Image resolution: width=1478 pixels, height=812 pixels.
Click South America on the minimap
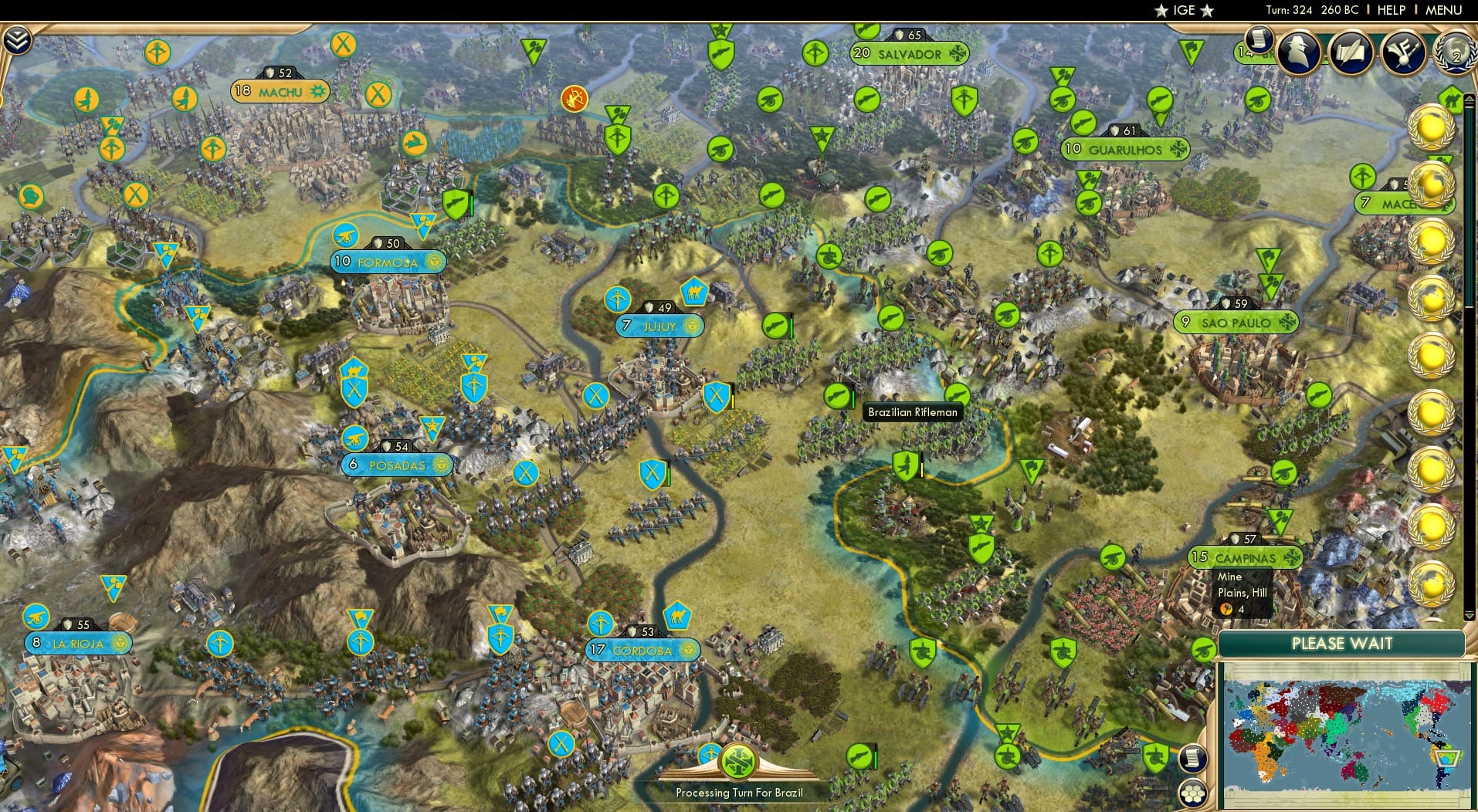[x=1442, y=749]
